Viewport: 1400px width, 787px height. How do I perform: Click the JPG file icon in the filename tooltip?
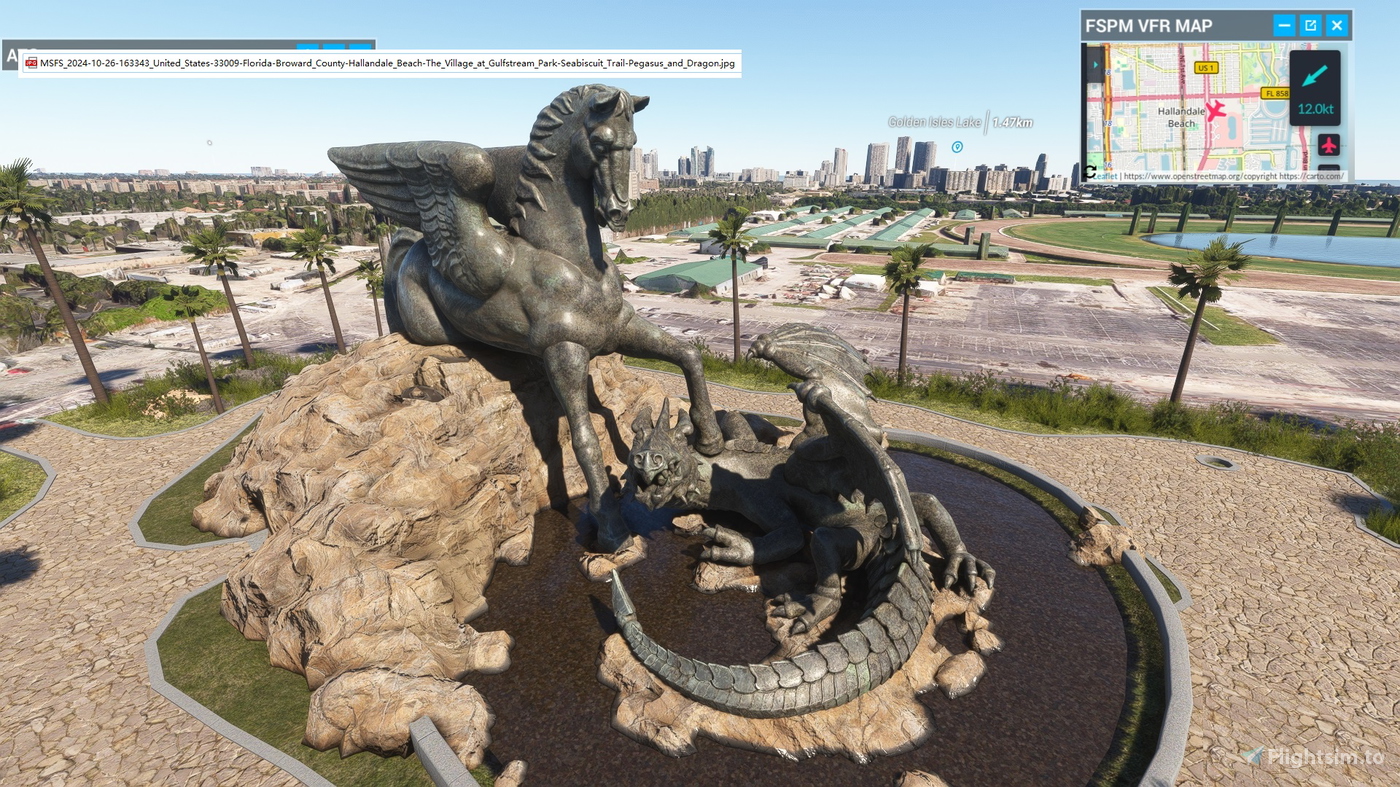30,62
